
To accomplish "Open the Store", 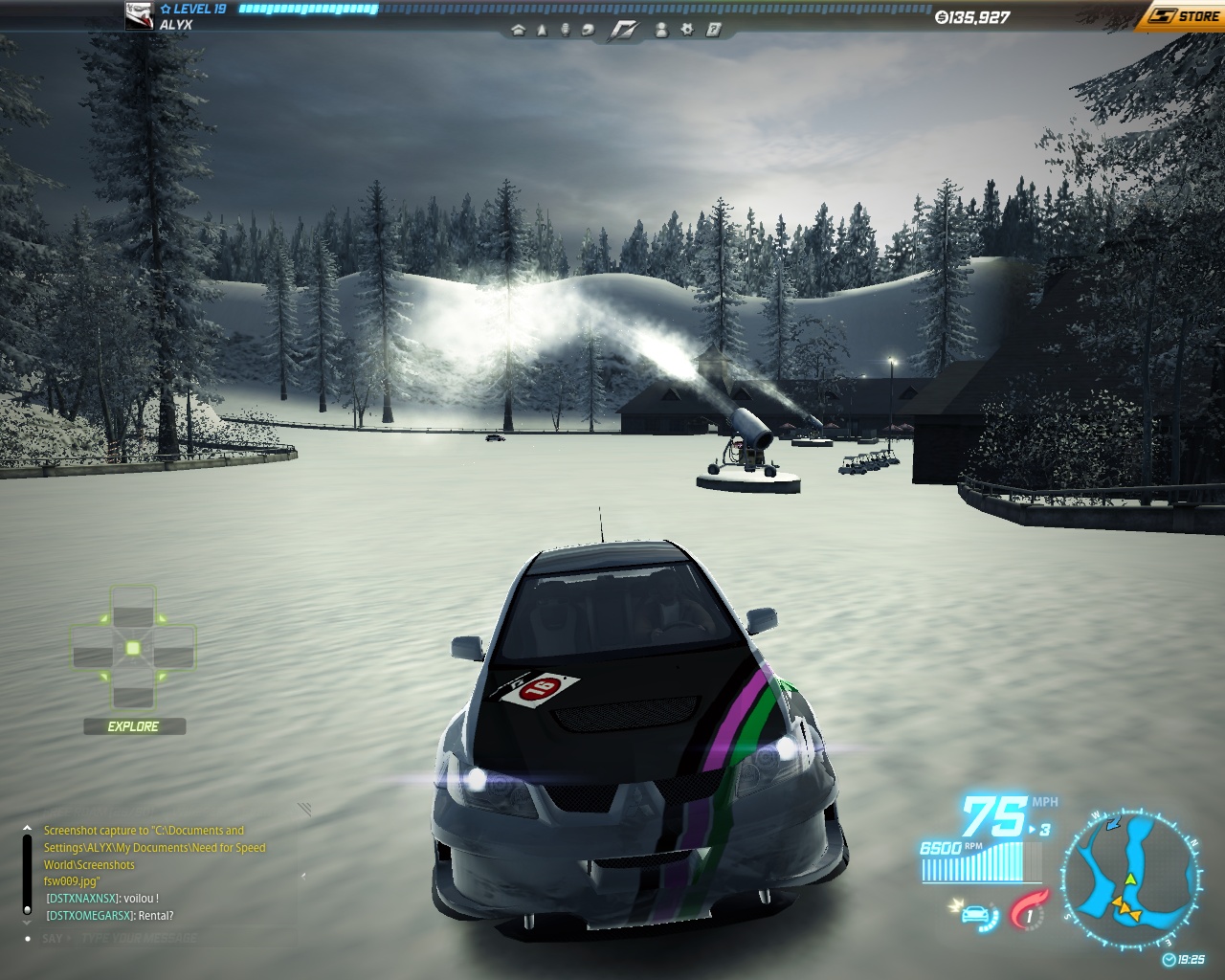I will coord(1183,16).
